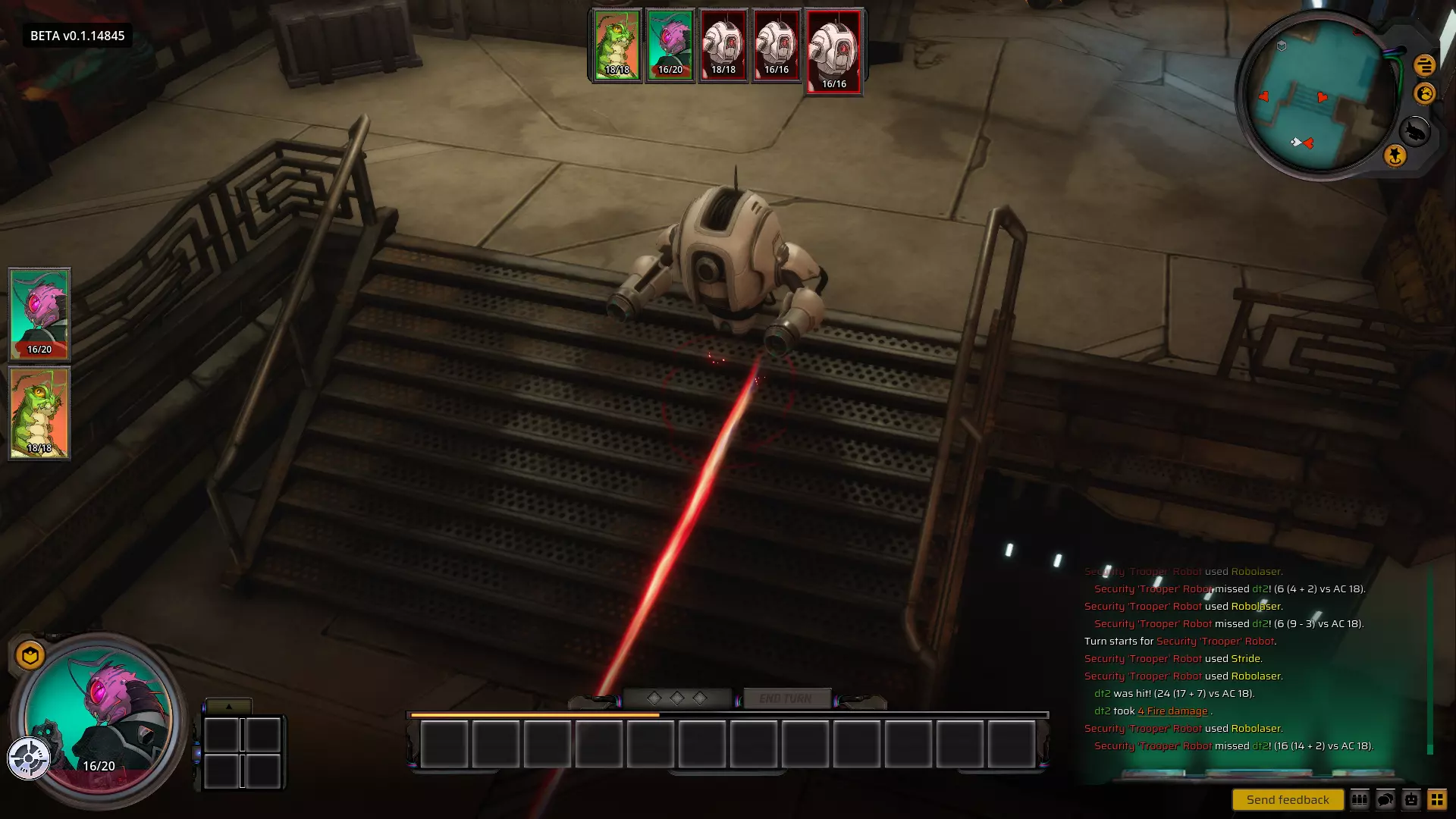The image size is (1456, 819).
Task: Send feedback via the yellow button
Action: coord(1288,799)
